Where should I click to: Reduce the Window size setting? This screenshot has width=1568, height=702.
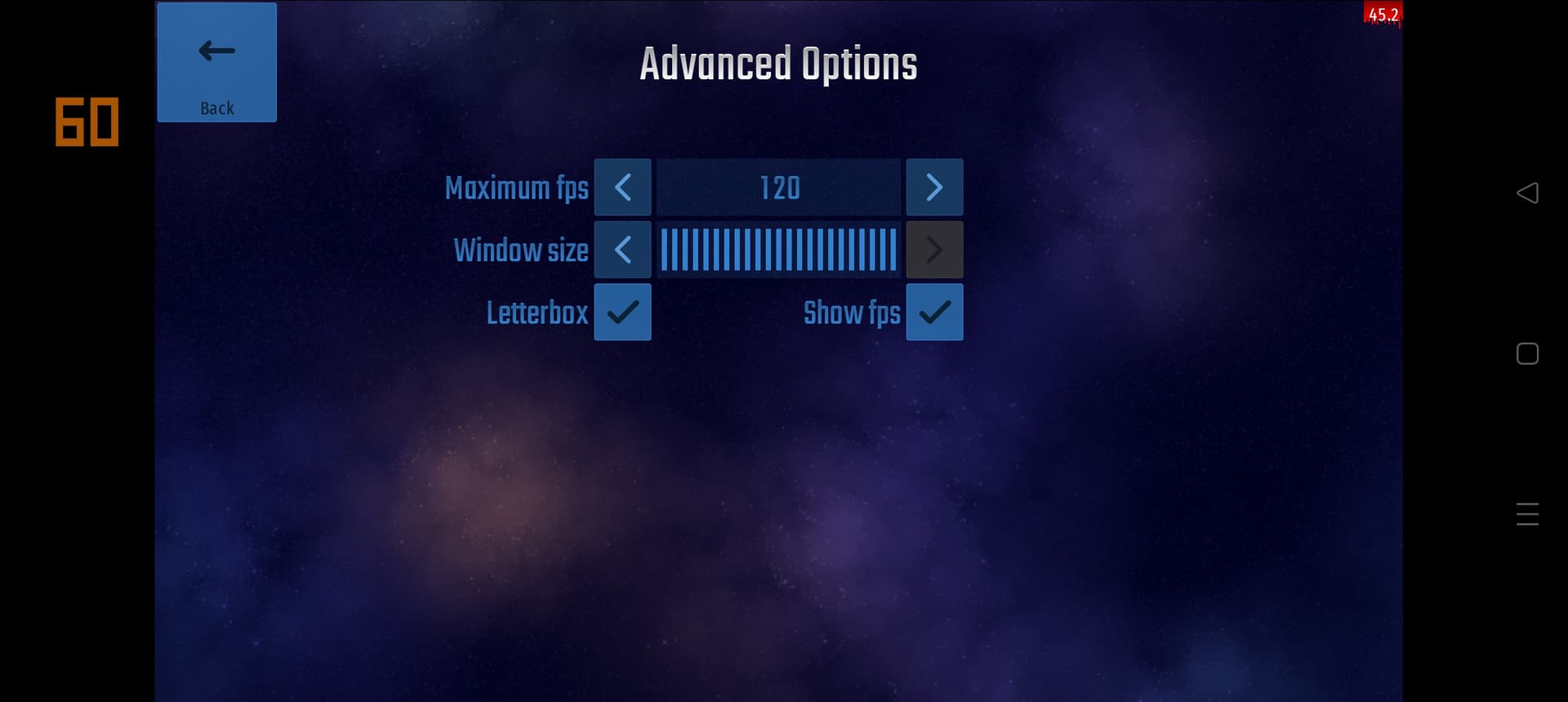click(622, 250)
